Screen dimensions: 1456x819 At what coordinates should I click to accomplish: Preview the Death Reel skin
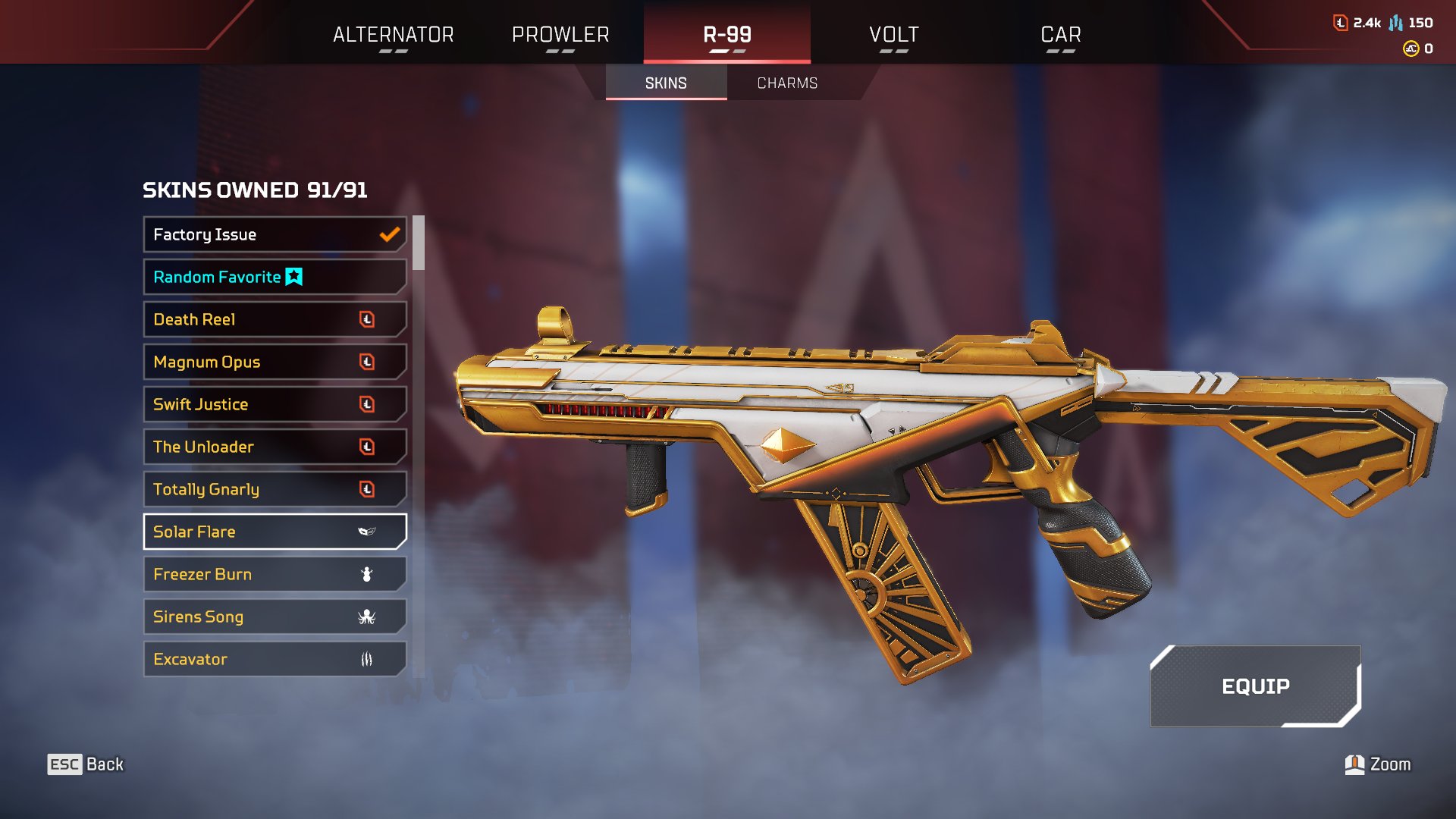(x=275, y=320)
